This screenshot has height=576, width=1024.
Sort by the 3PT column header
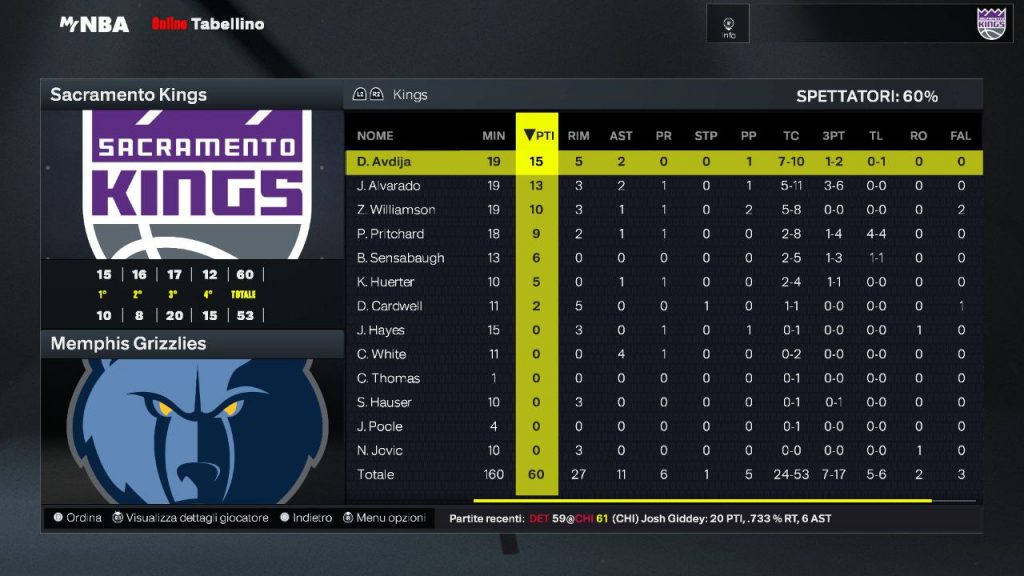833,136
